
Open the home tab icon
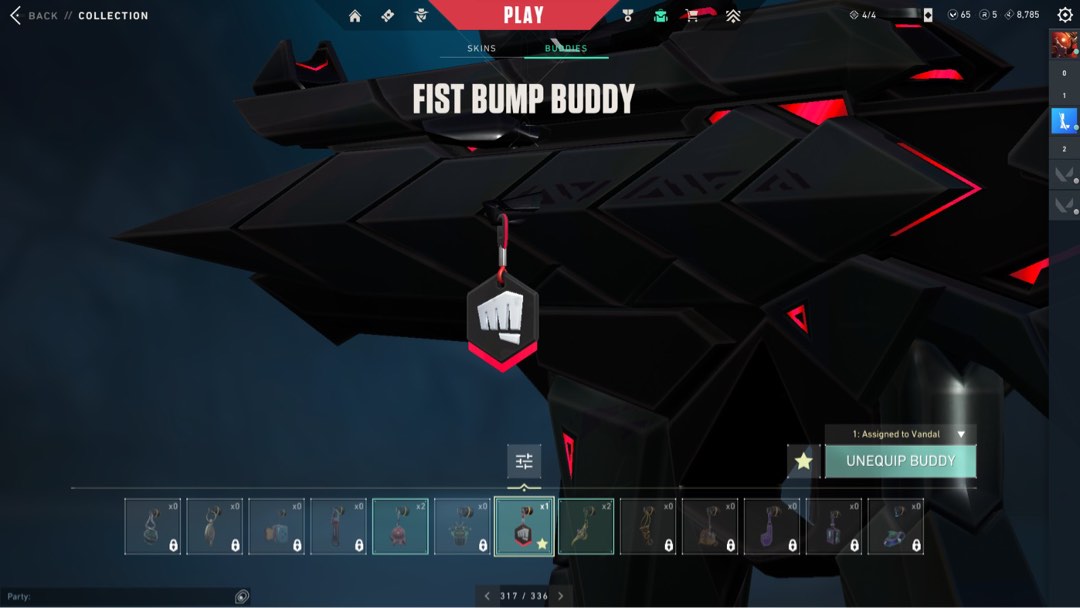355,16
